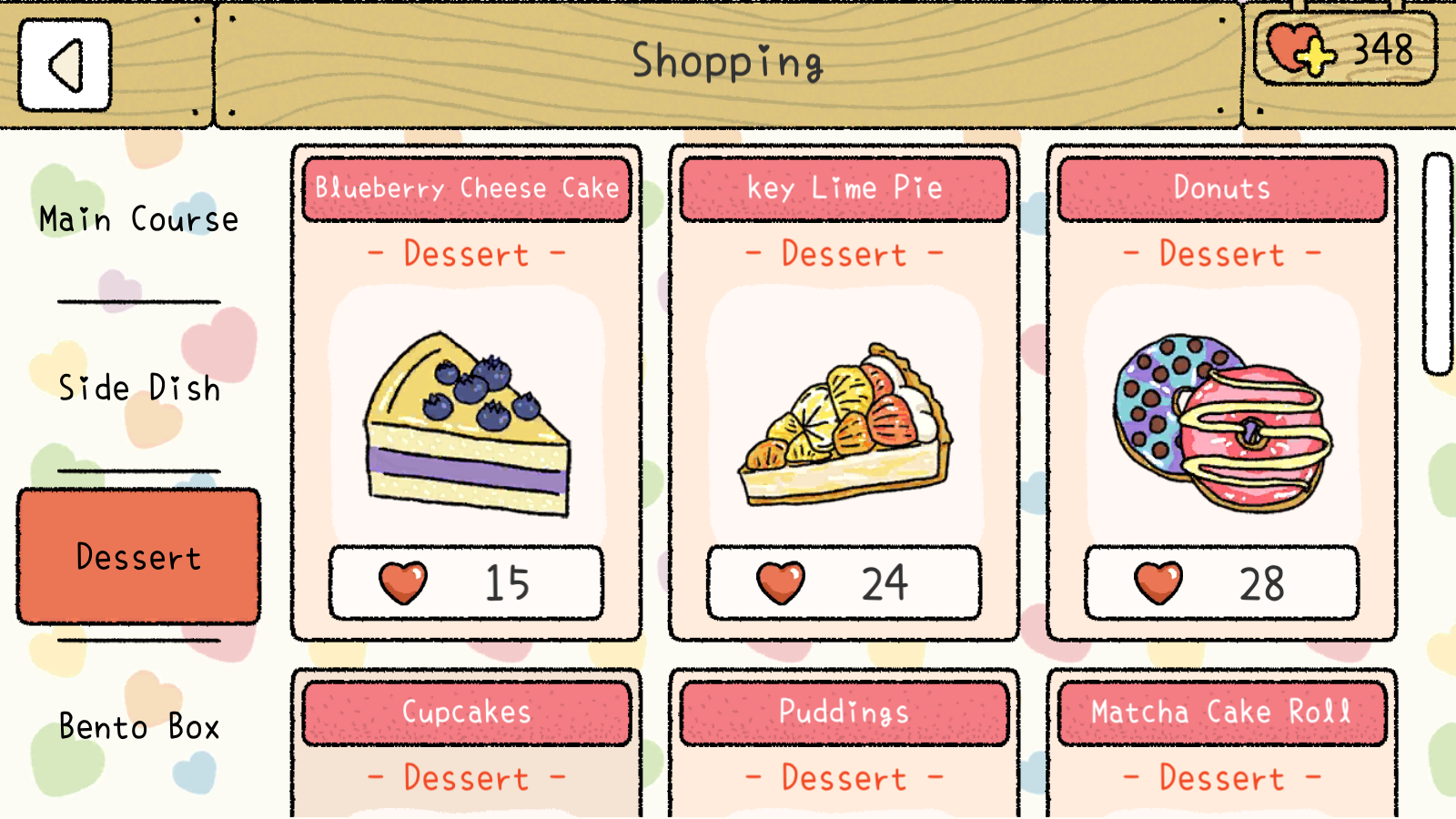Open the Bento Box category
The width and height of the screenshot is (1456, 819).
coord(138,726)
